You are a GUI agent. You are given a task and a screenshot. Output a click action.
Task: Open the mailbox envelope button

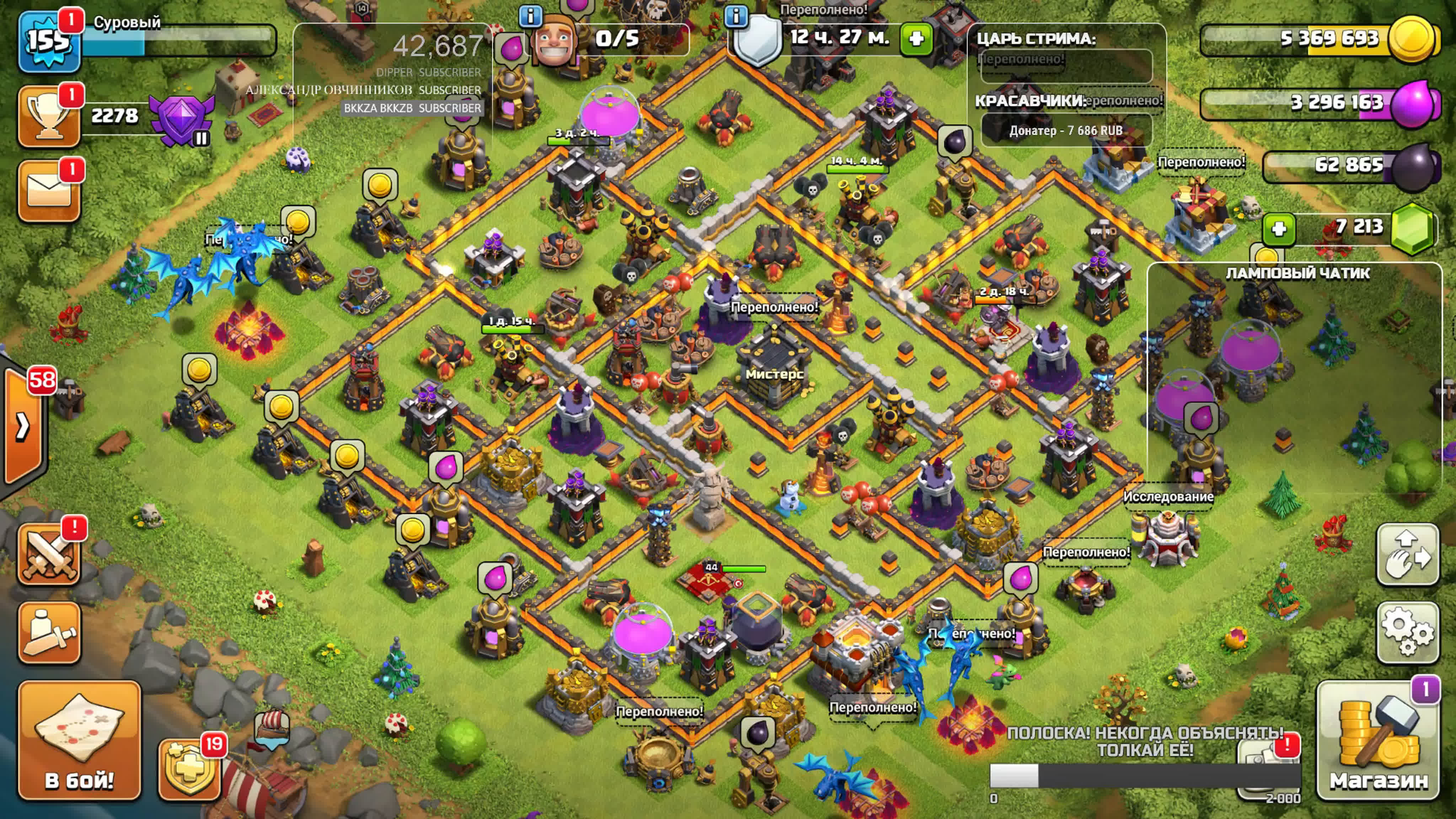click(x=49, y=191)
